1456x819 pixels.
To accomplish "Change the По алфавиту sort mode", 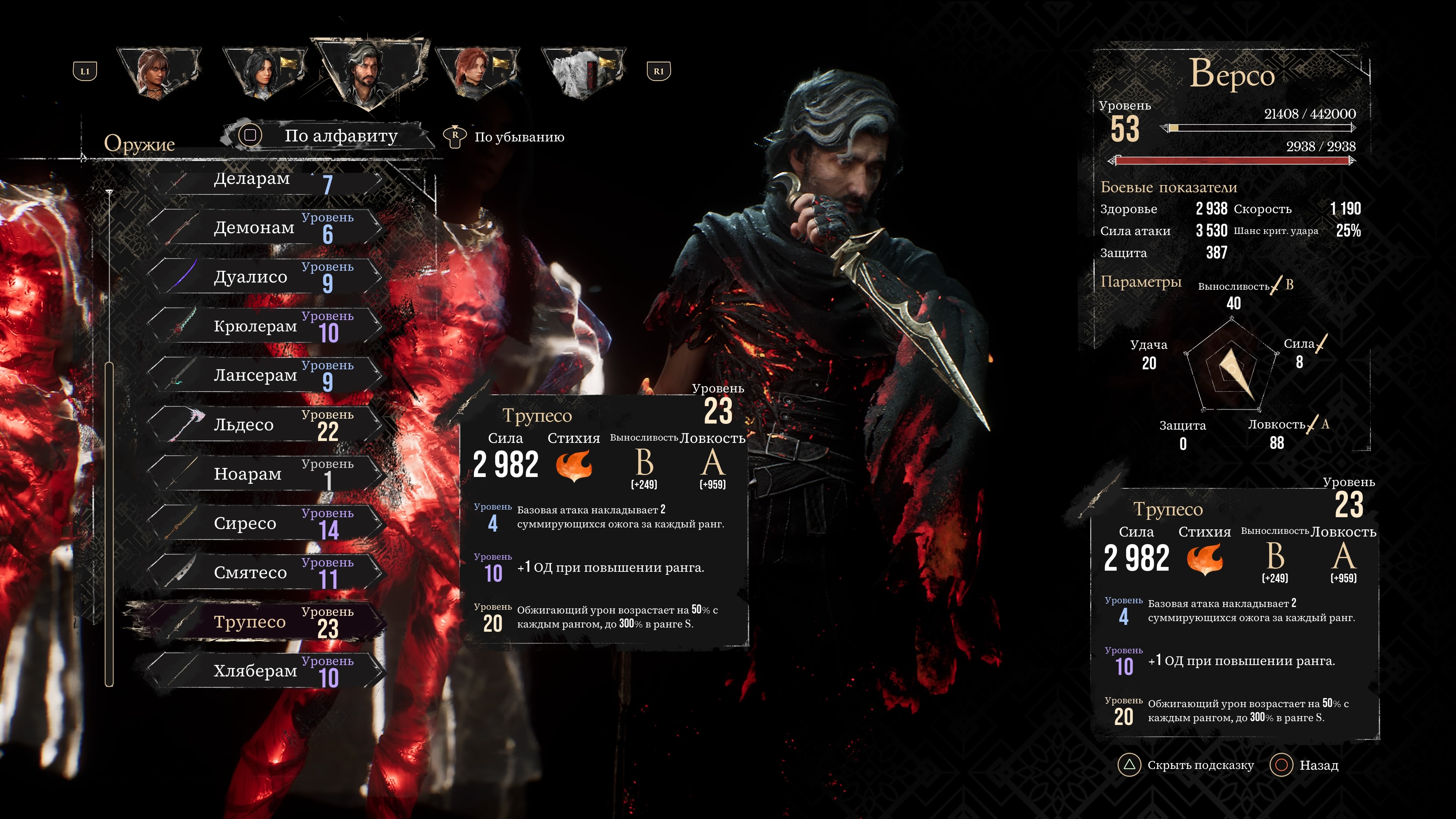I will pos(328,136).
